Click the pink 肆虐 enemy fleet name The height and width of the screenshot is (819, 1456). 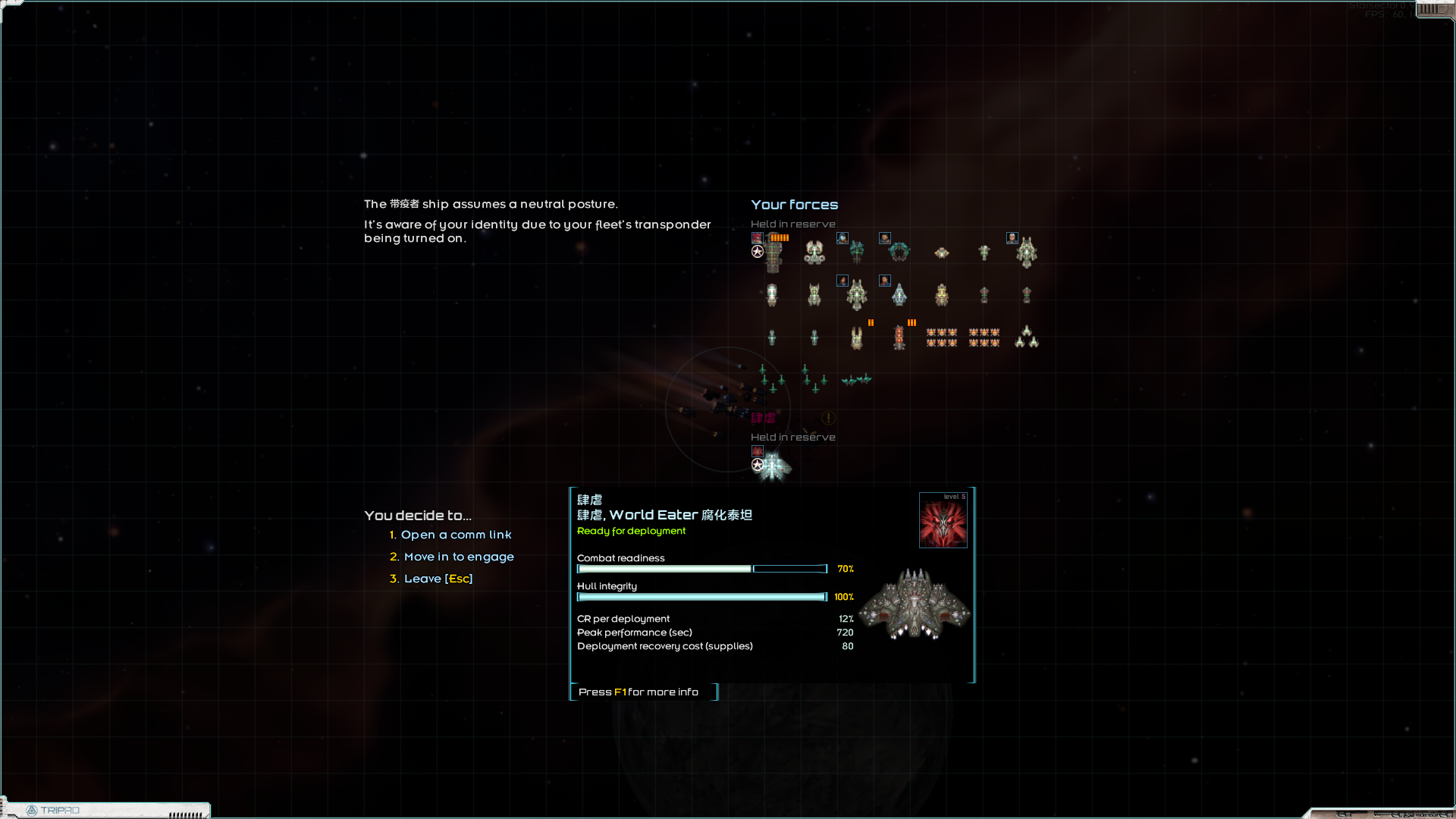(764, 418)
